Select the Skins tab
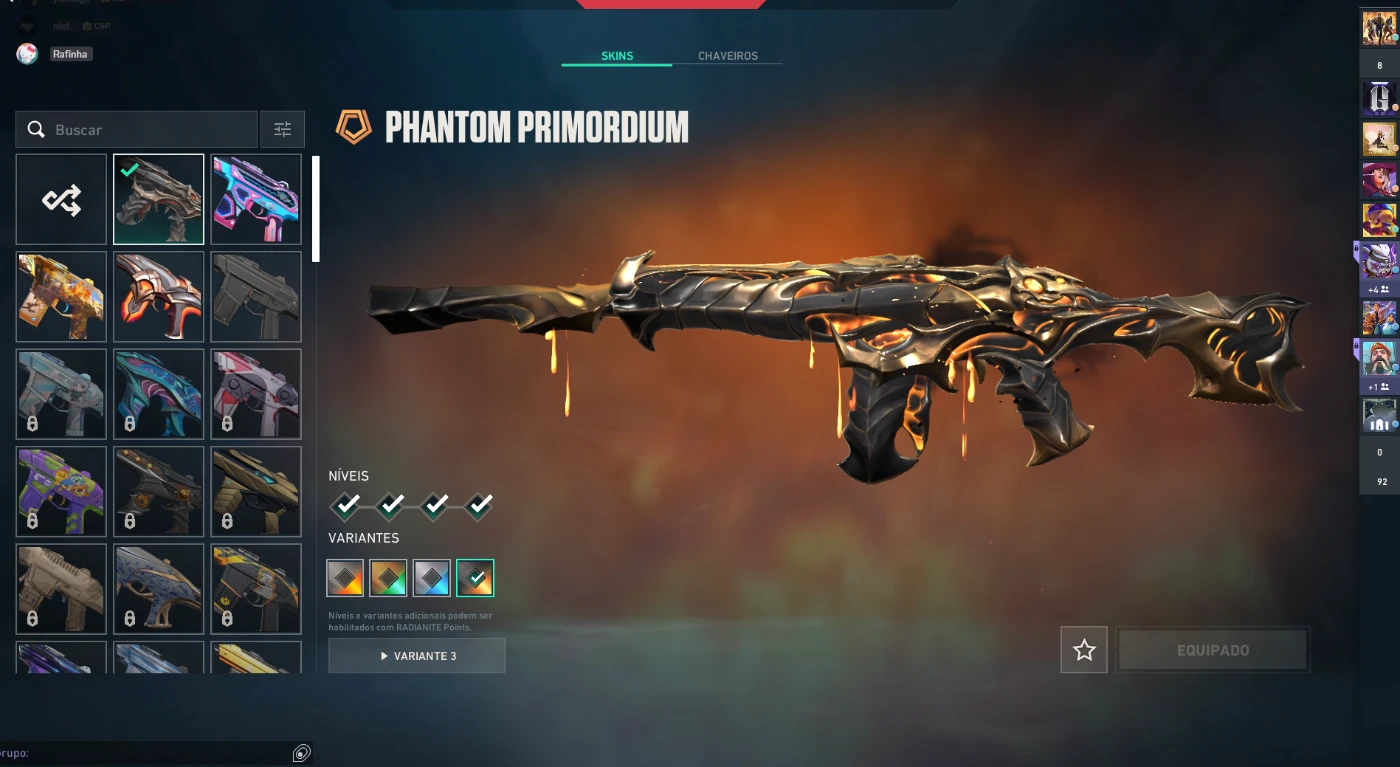This screenshot has width=1400, height=767. [x=617, y=56]
